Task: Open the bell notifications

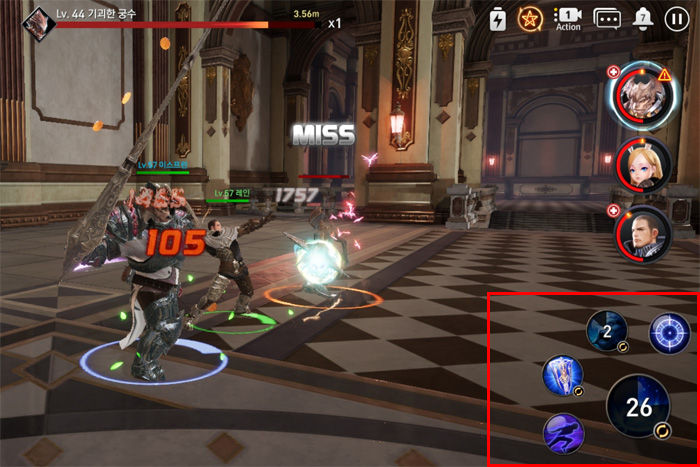Action: click(x=643, y=18)
